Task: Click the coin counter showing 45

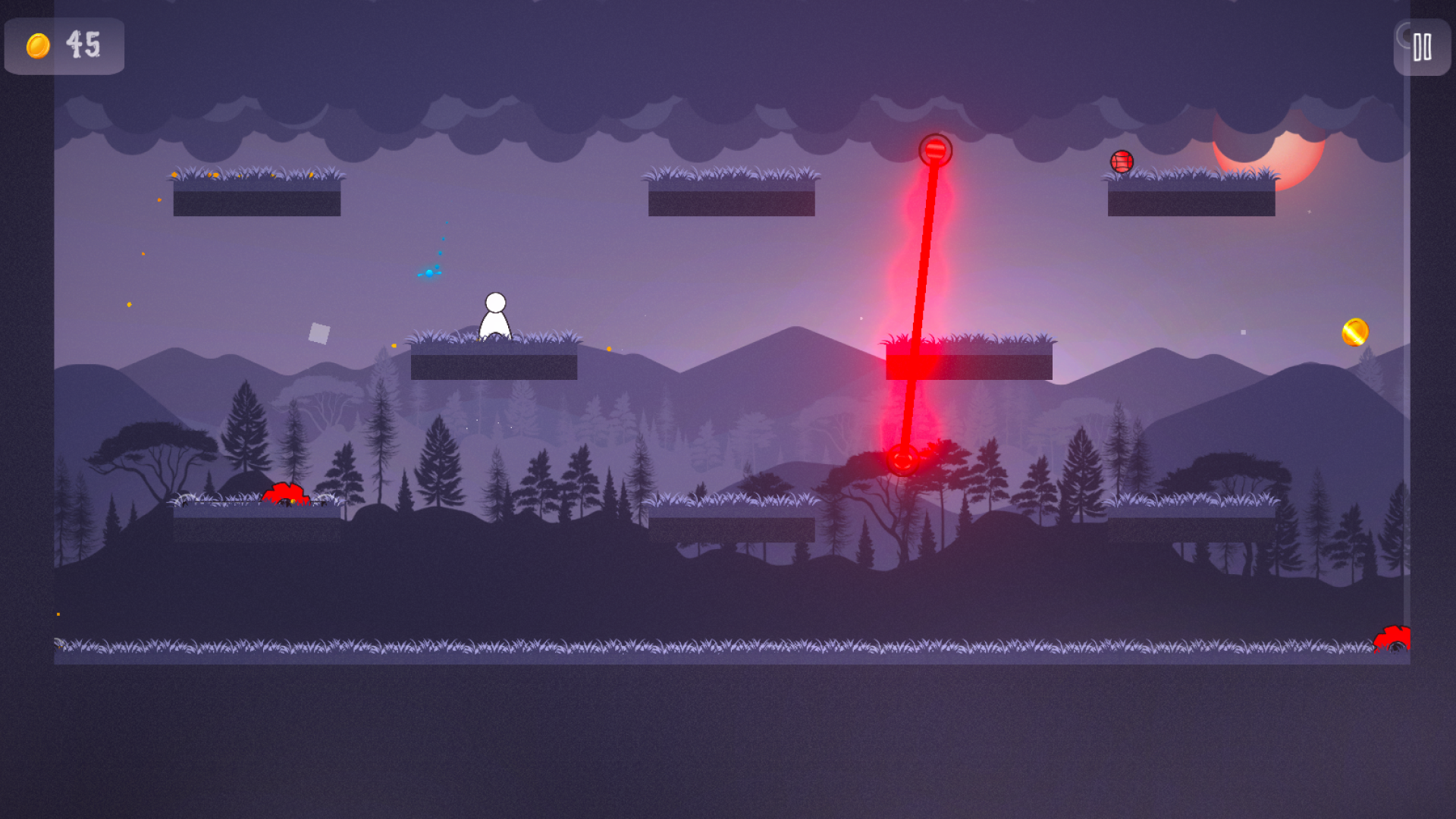Action: 84,46
